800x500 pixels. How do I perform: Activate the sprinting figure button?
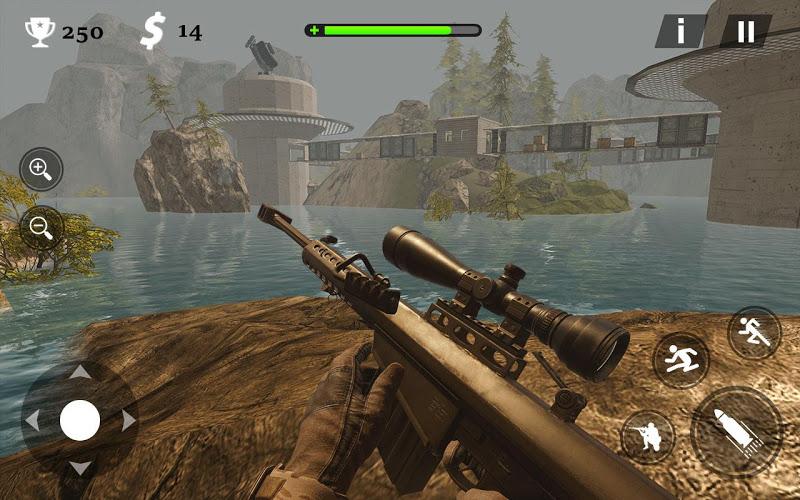pyautogui.click(x=754, y=332)
